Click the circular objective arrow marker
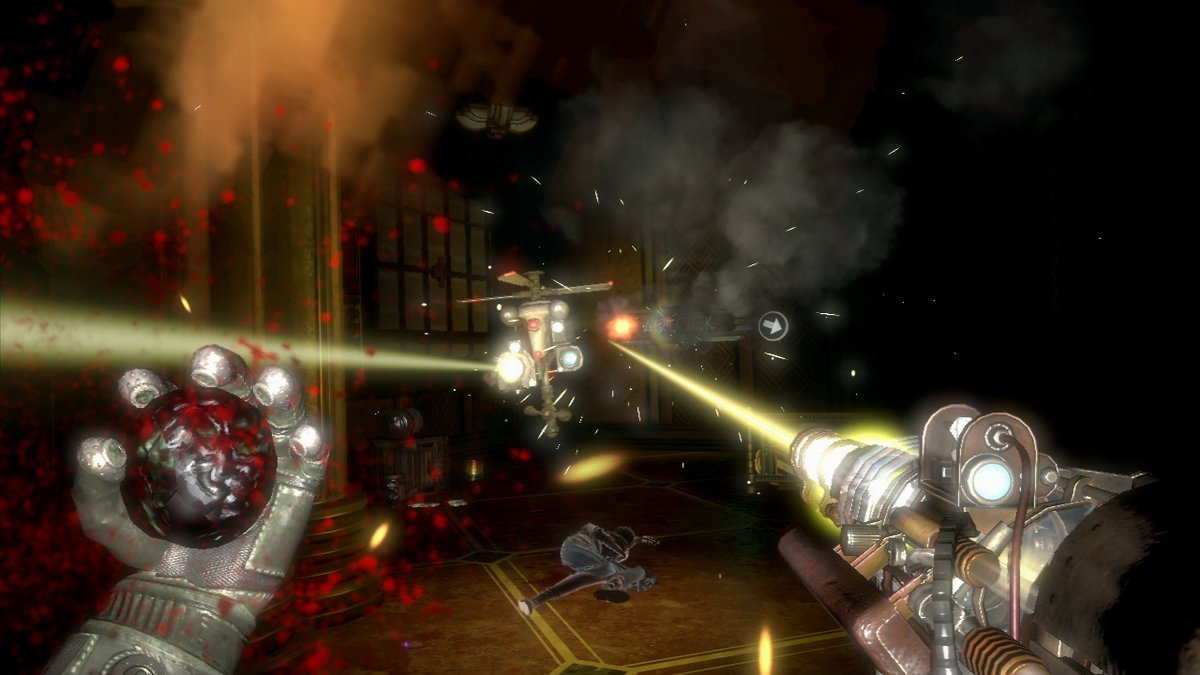 coord(773,325)
